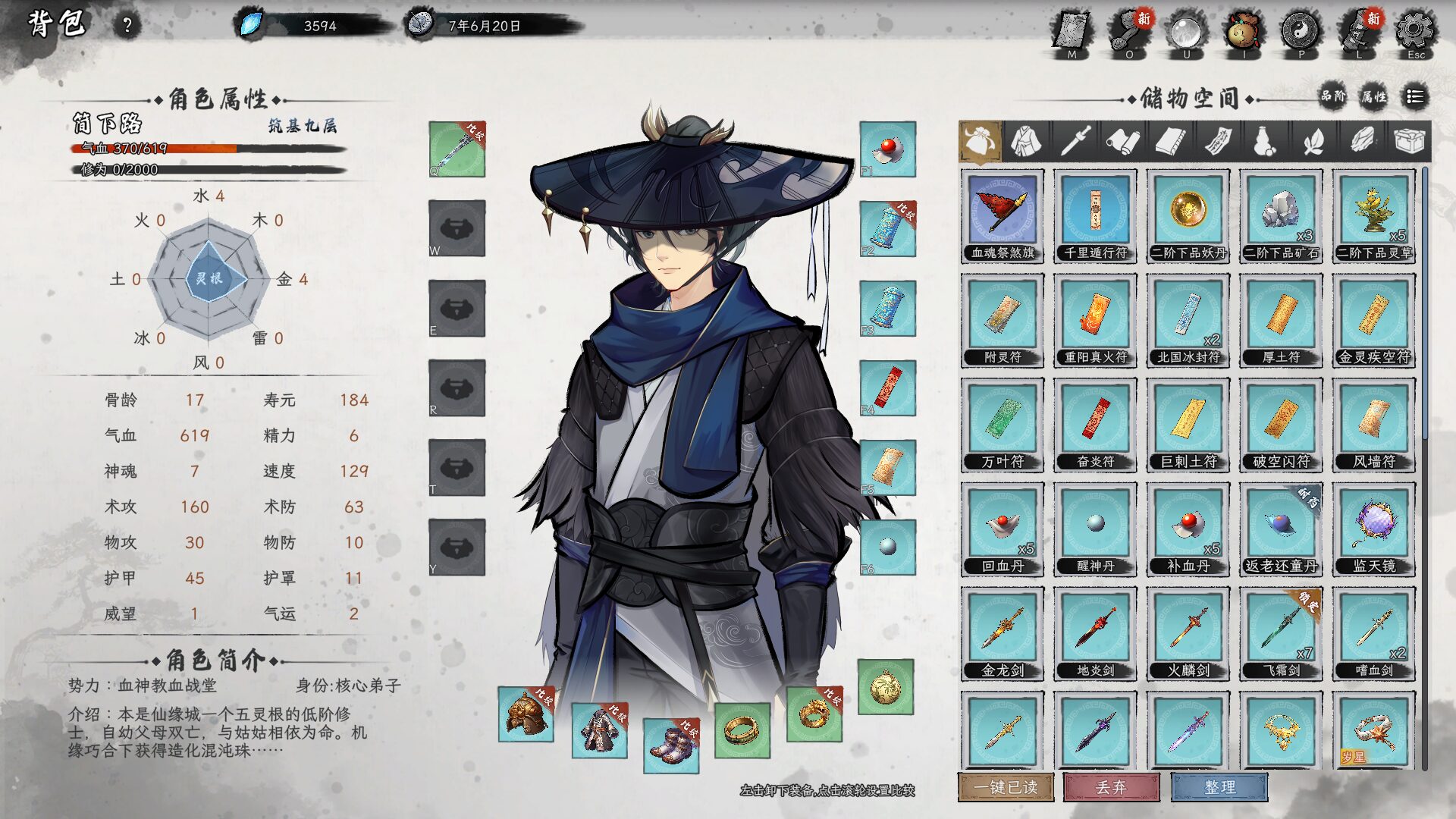Open the map via the M icon

pyautogui.click(x=1072, y=32)
